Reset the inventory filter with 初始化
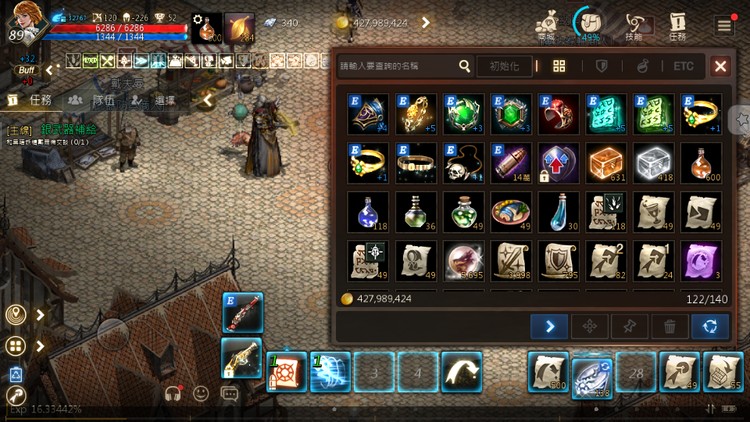This screenshot has width=750, height=422. (504, 66)
